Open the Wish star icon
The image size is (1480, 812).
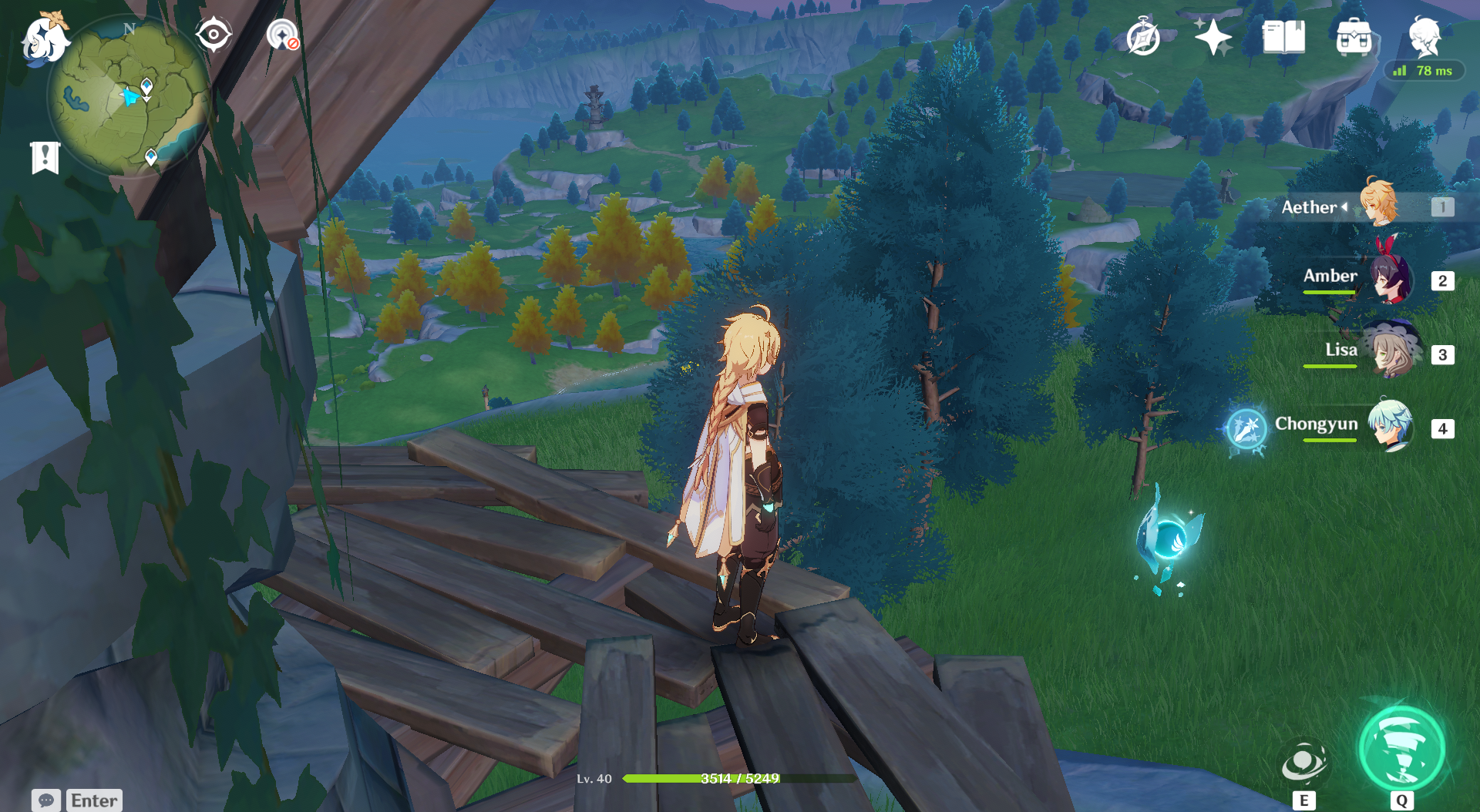point(1213,37)
